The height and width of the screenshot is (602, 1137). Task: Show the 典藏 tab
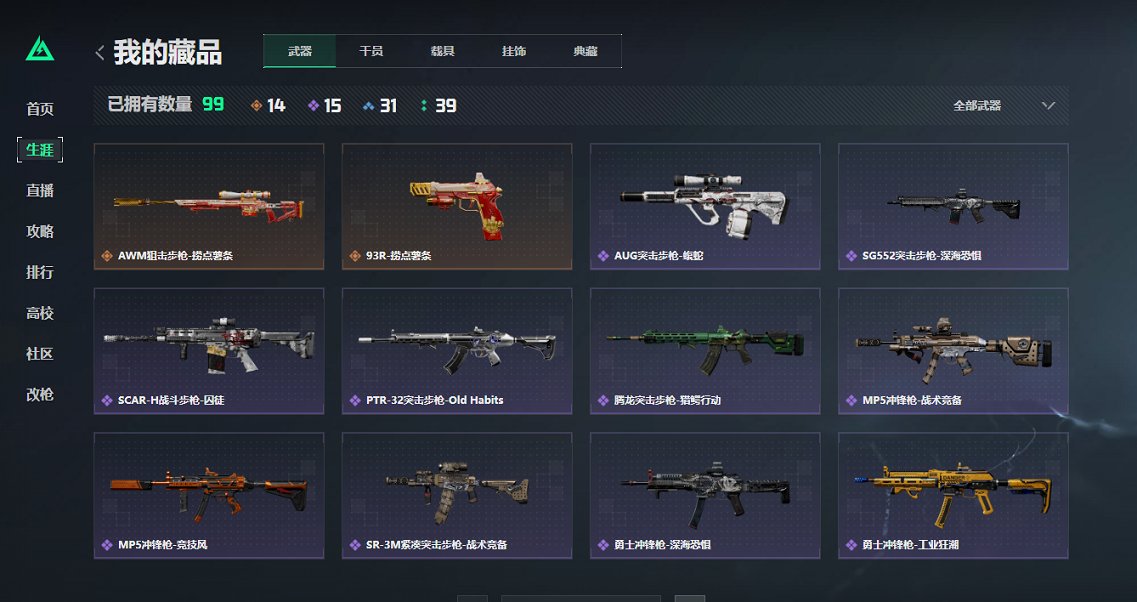tap(585, 51)
